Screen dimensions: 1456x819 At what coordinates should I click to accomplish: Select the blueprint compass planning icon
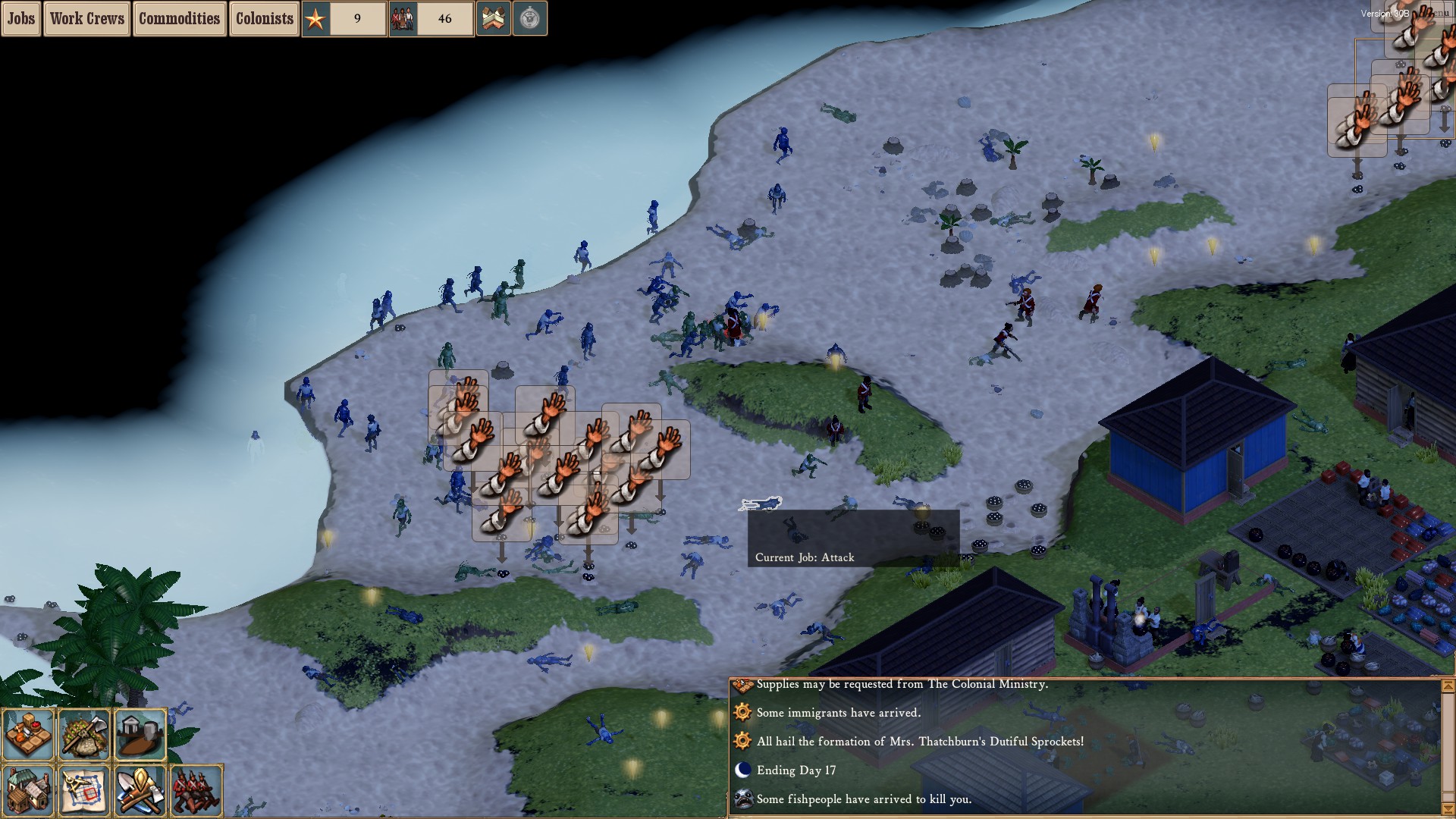point(85,791)
